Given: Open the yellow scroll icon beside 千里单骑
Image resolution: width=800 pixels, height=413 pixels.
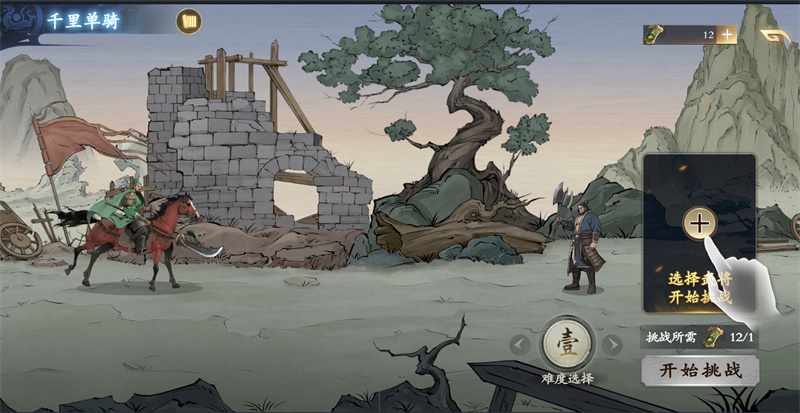Looking at the screenshot, I should click(188, 21).
